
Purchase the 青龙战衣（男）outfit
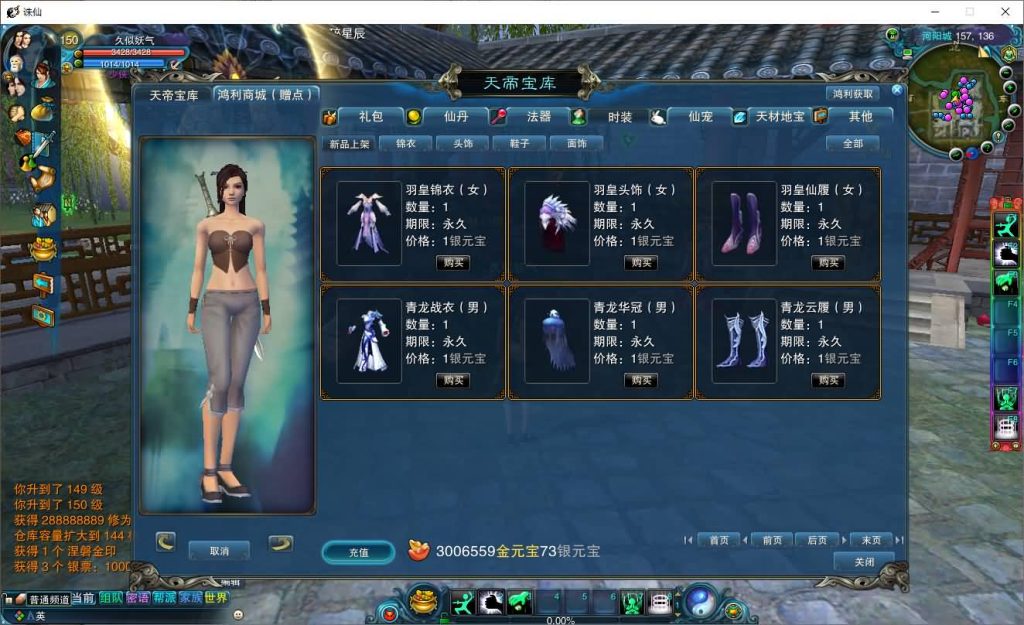(x=453, y=381)
